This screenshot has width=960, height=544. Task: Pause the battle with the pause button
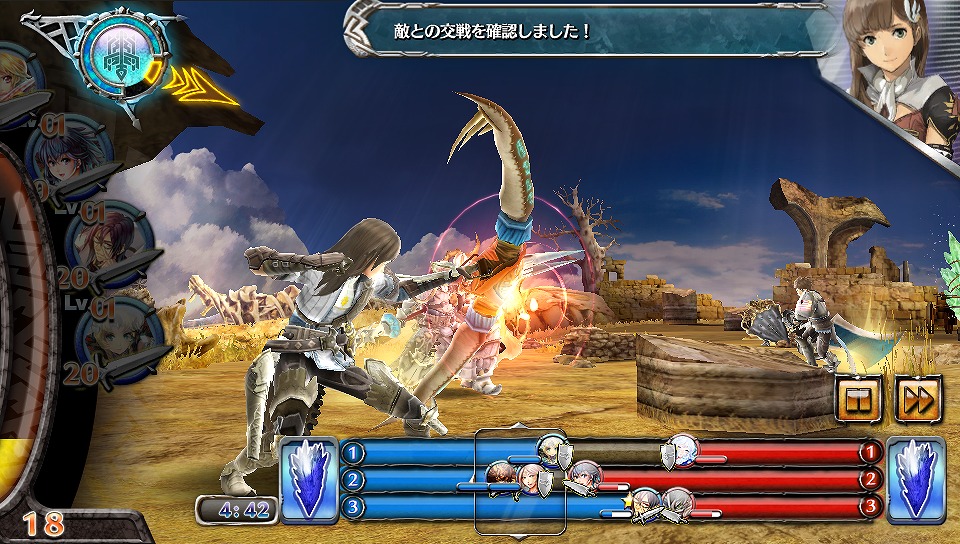[861, 399]
